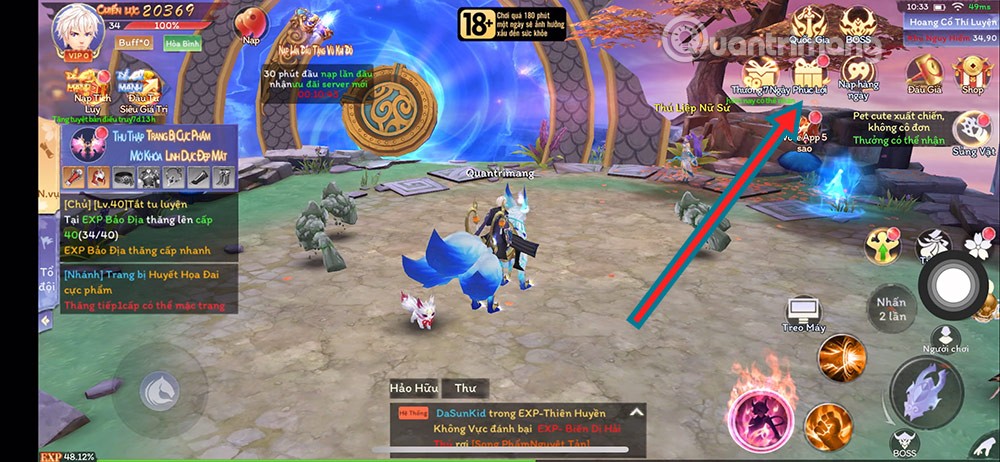This screenshot has width=1000, height=462.
Task: Open the Nạp recharge pouch icon
Action: (251, 23)
